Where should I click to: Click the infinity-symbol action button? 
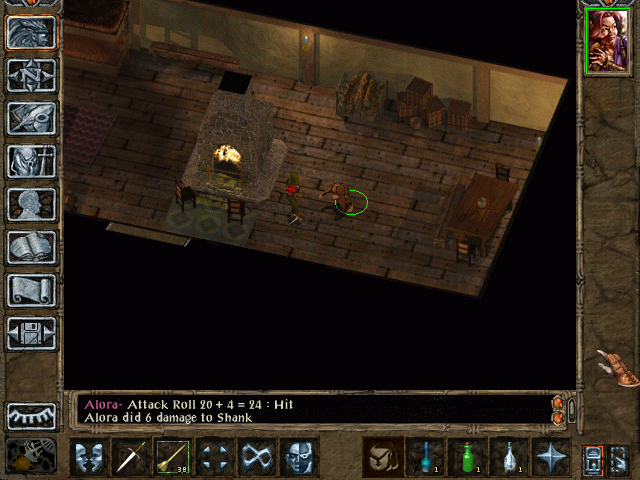(257, 457)
